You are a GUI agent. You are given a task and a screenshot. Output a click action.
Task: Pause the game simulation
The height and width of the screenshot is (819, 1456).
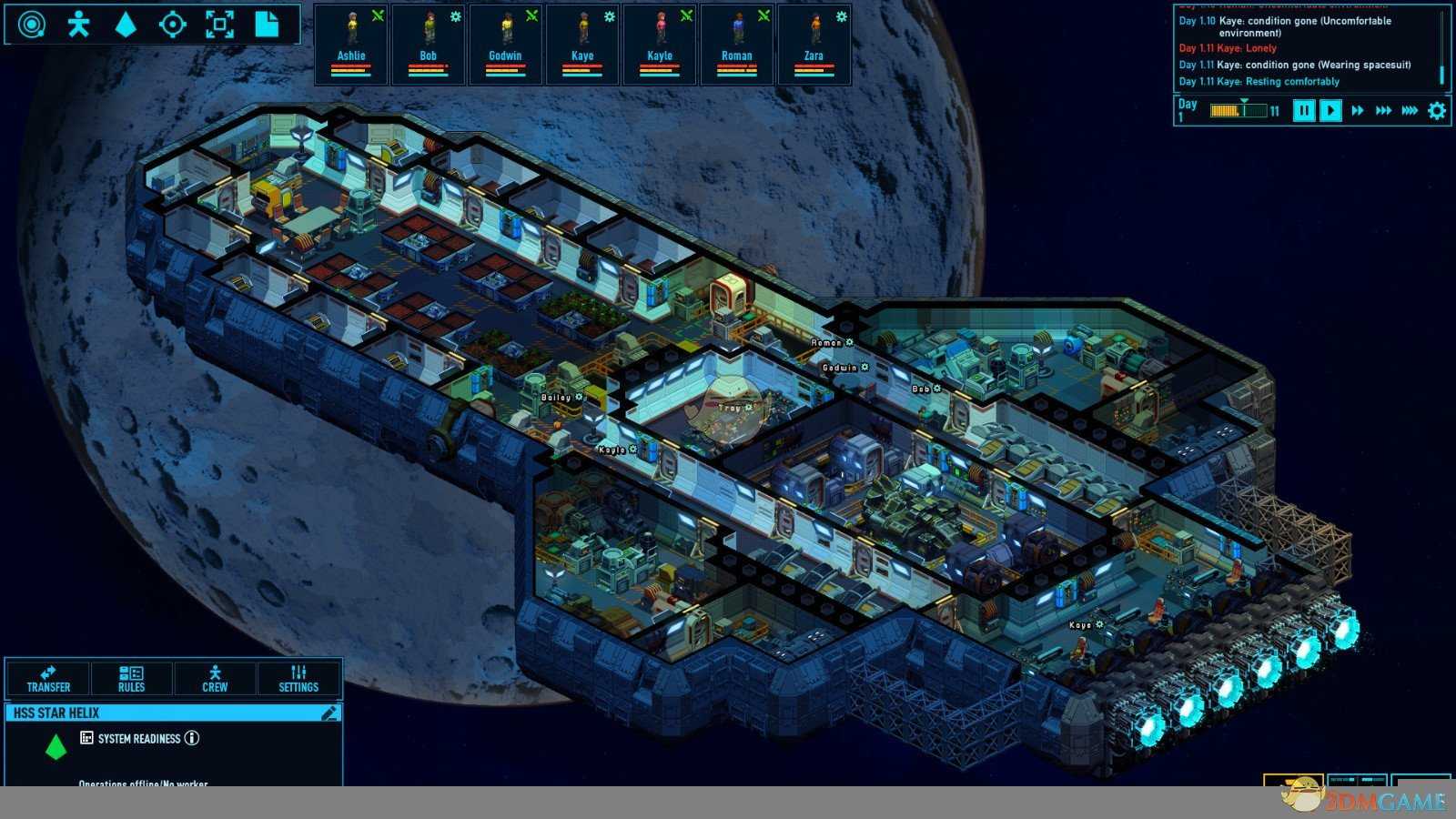pos(1303,111)
